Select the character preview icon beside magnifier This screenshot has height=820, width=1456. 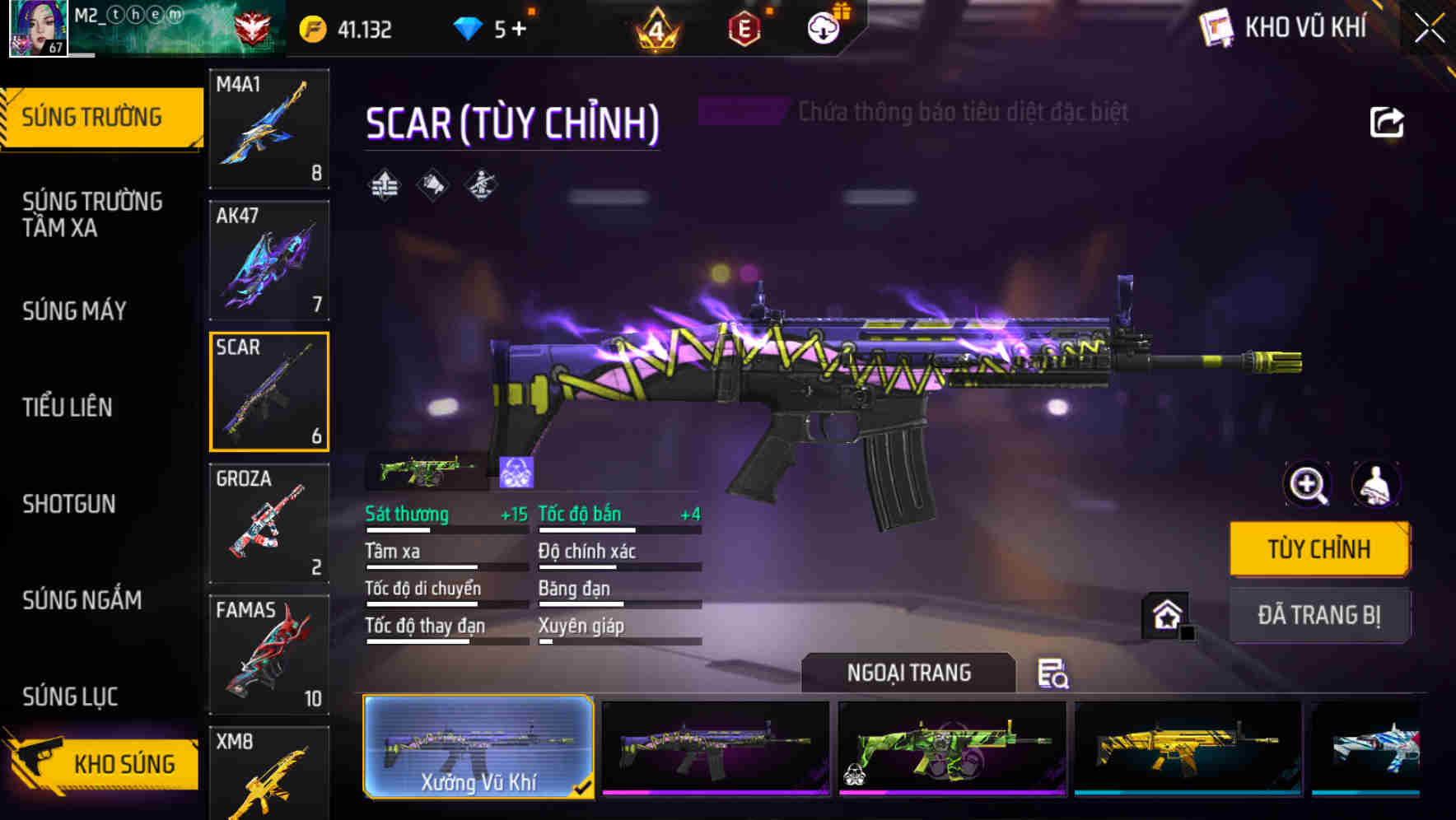click(1374, 485)
